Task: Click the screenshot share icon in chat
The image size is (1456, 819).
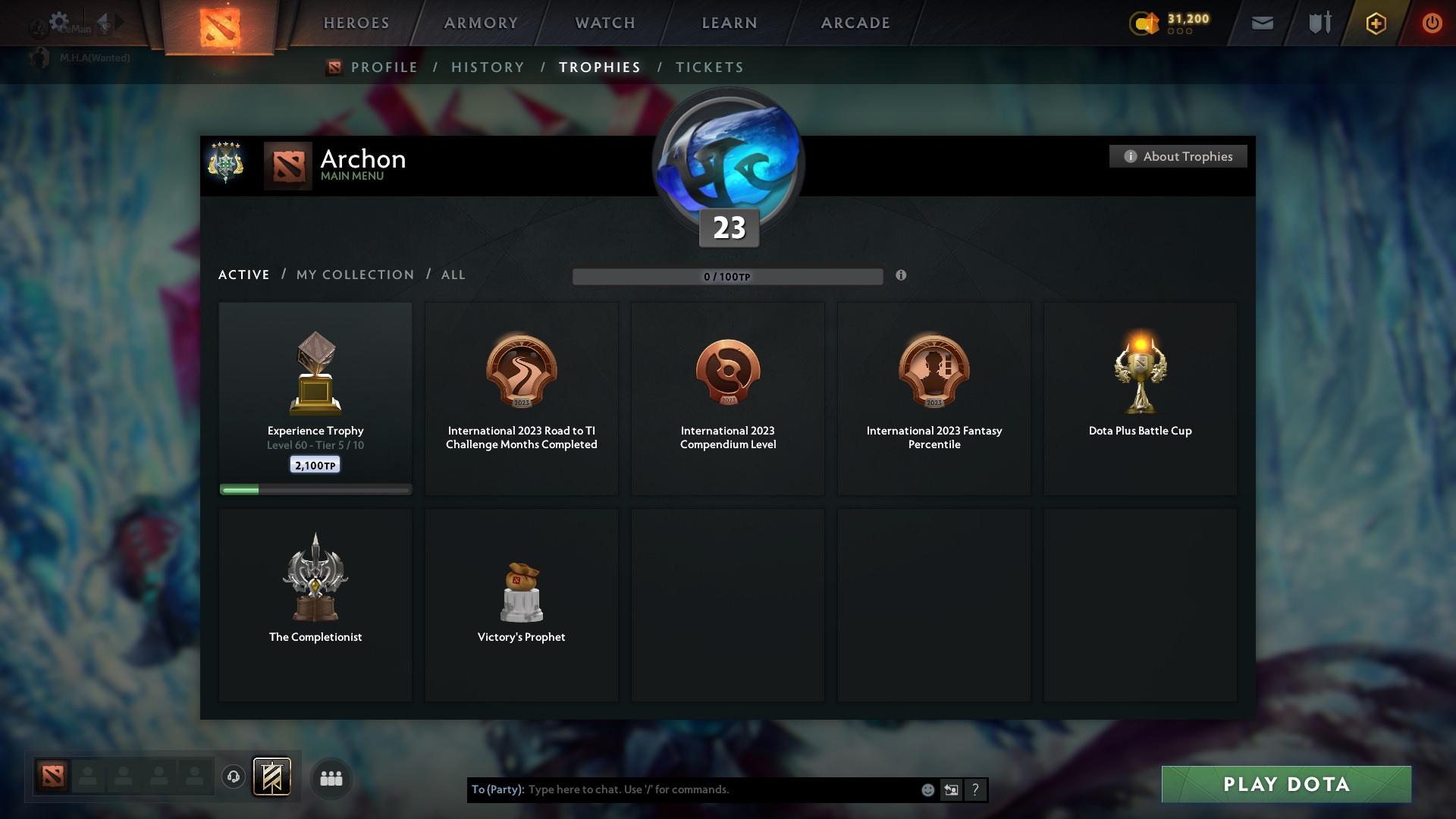Action: pos(952,789)
